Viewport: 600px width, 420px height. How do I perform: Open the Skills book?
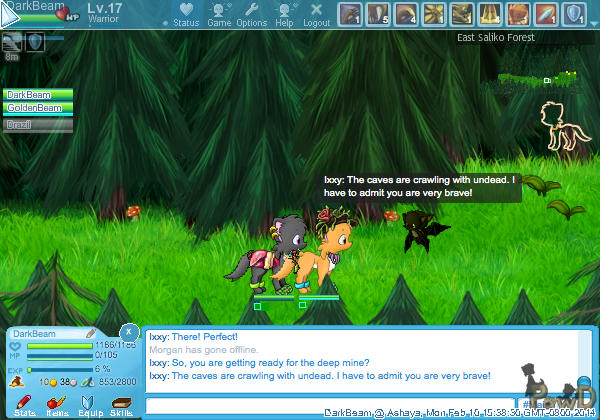[x=122, y=404]
